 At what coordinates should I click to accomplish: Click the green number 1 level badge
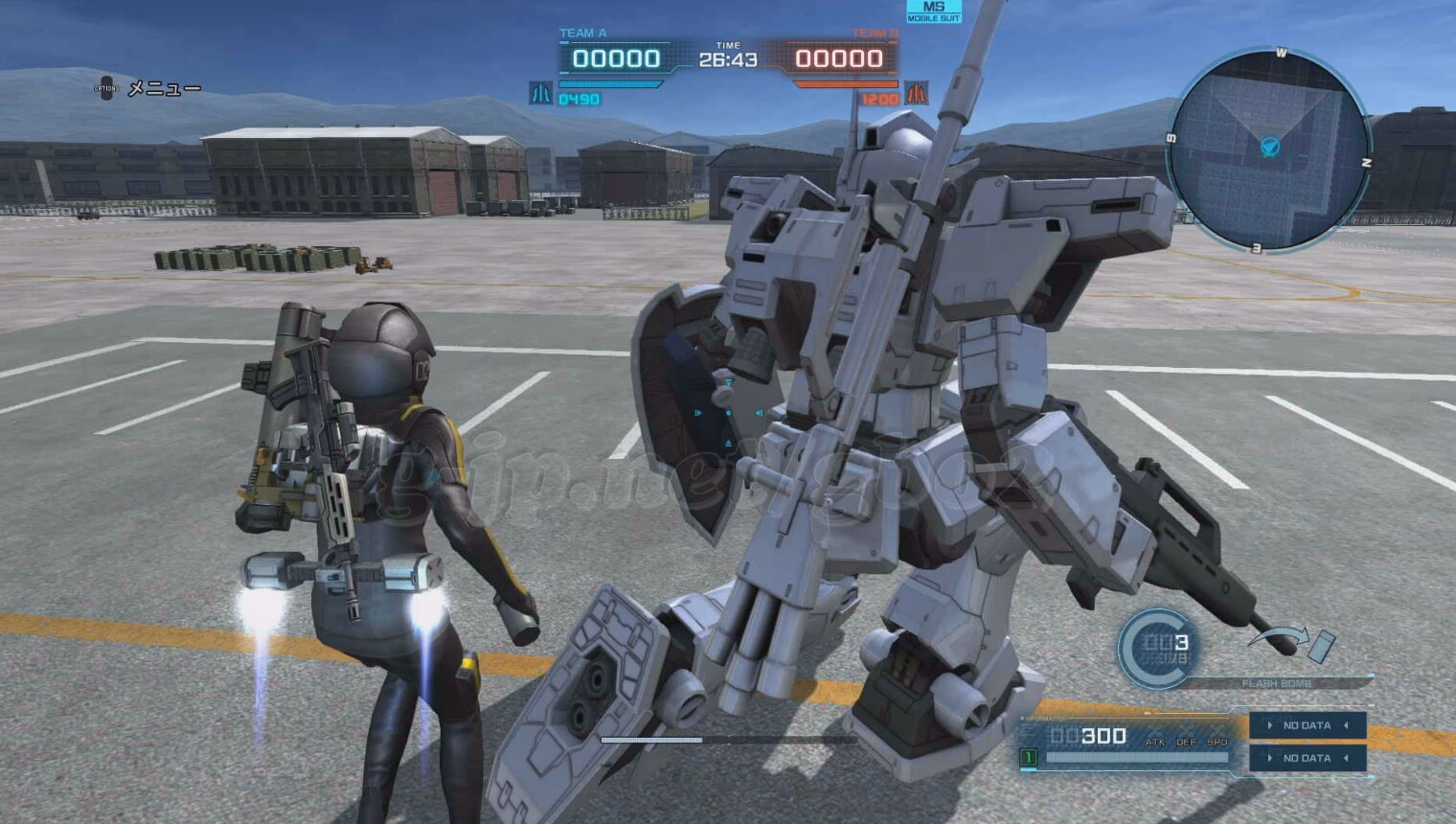pos(1028,758)
